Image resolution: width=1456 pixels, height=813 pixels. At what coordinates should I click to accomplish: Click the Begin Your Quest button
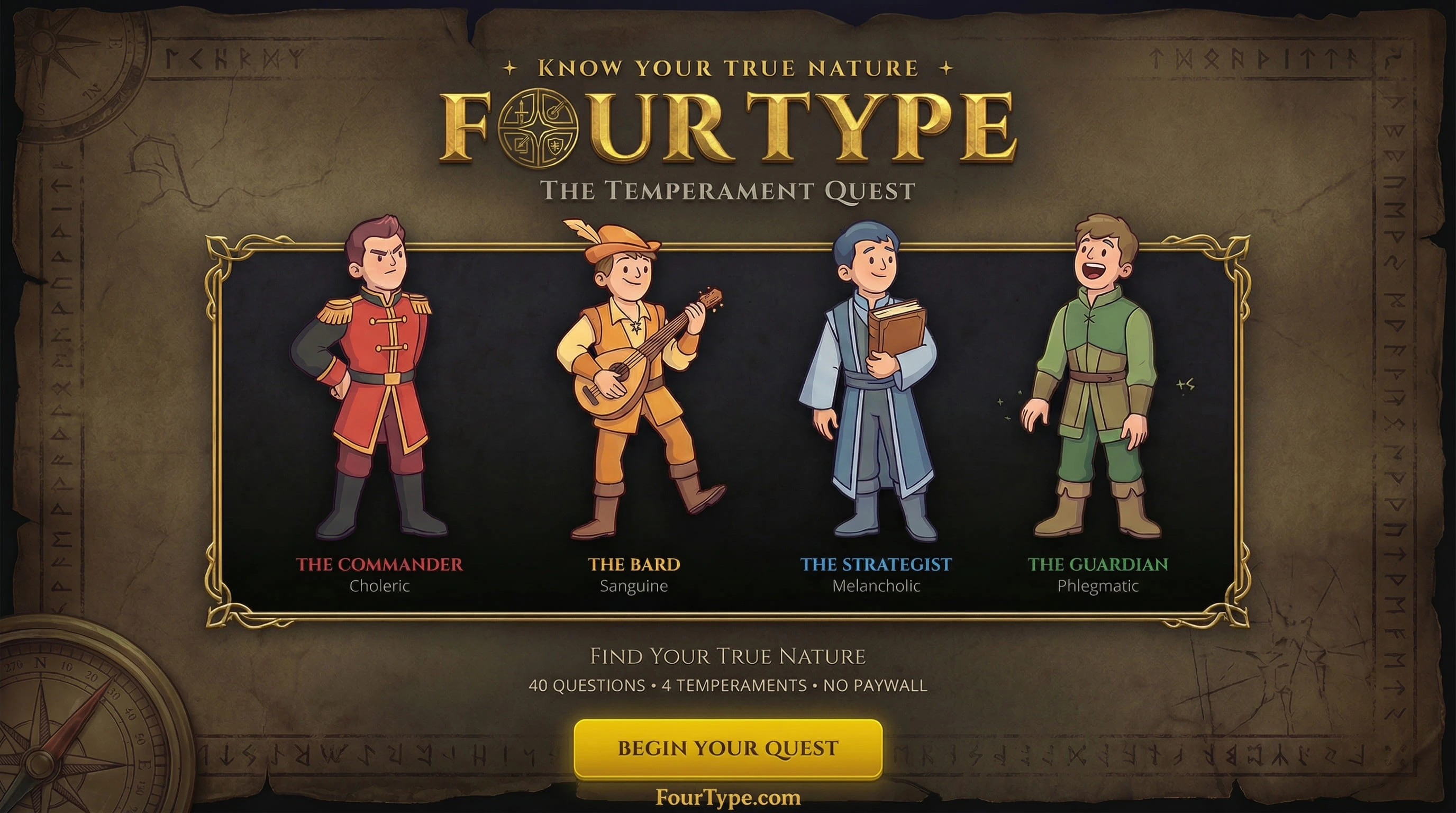(728, 748)
